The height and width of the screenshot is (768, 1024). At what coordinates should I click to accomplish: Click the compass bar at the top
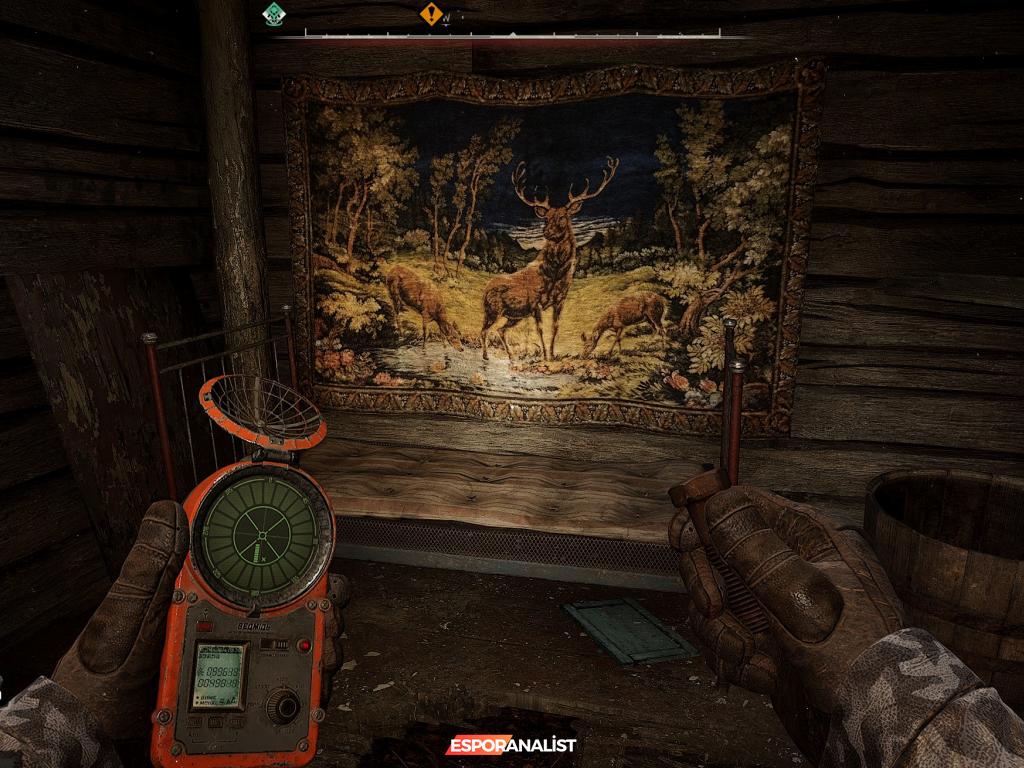(512, 35)
